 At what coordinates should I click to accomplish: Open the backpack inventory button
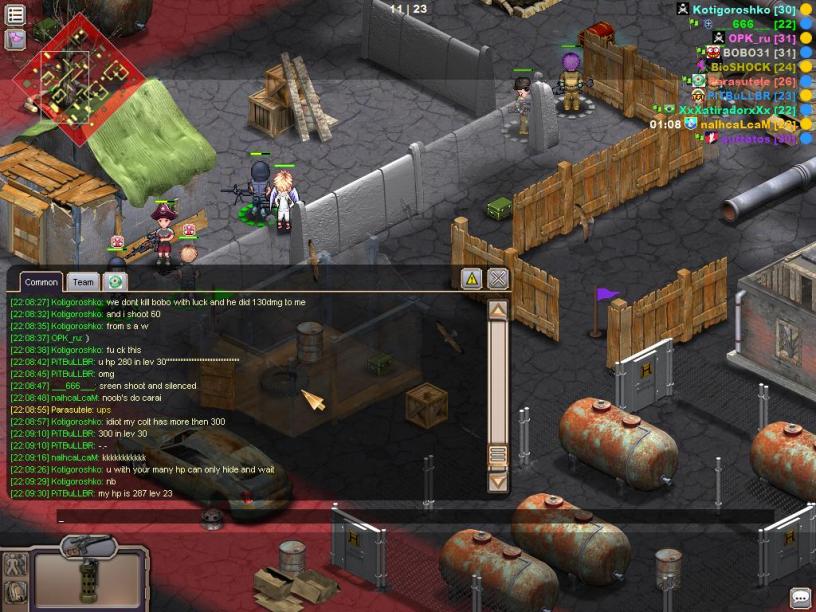pos(15,592)
